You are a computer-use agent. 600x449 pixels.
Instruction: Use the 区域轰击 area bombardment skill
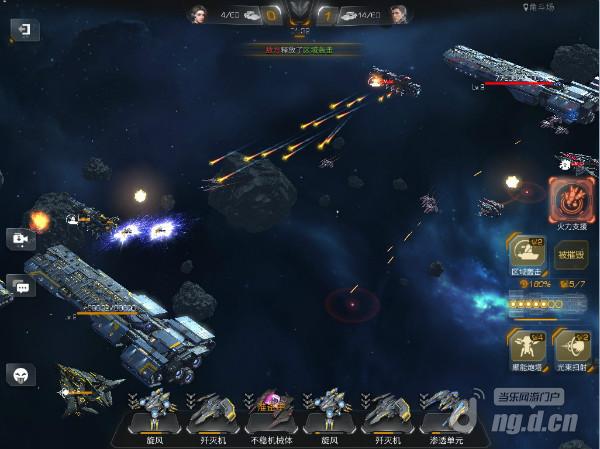point(526,255)
